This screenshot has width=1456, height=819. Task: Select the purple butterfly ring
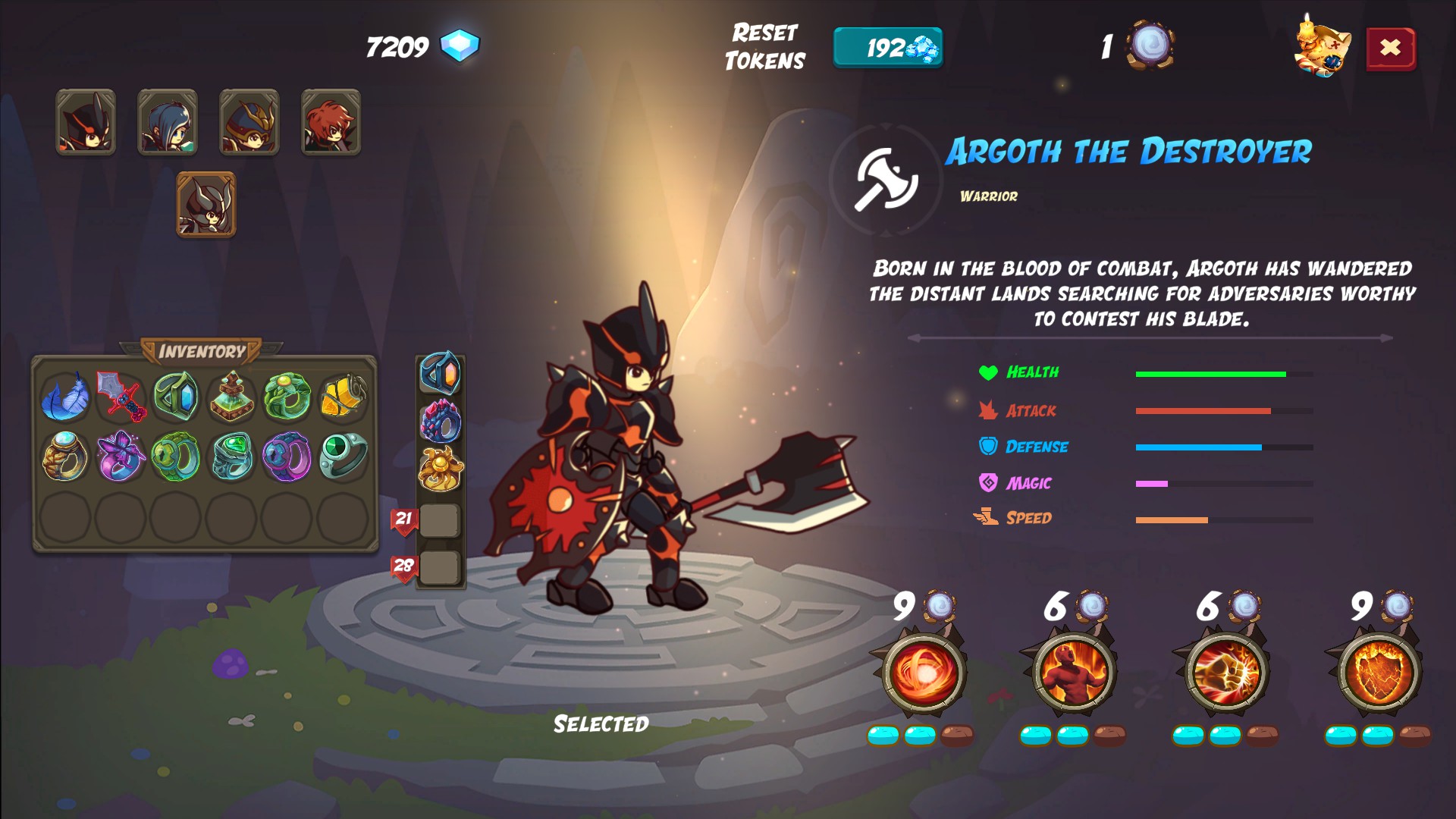(x=121, y=457)
